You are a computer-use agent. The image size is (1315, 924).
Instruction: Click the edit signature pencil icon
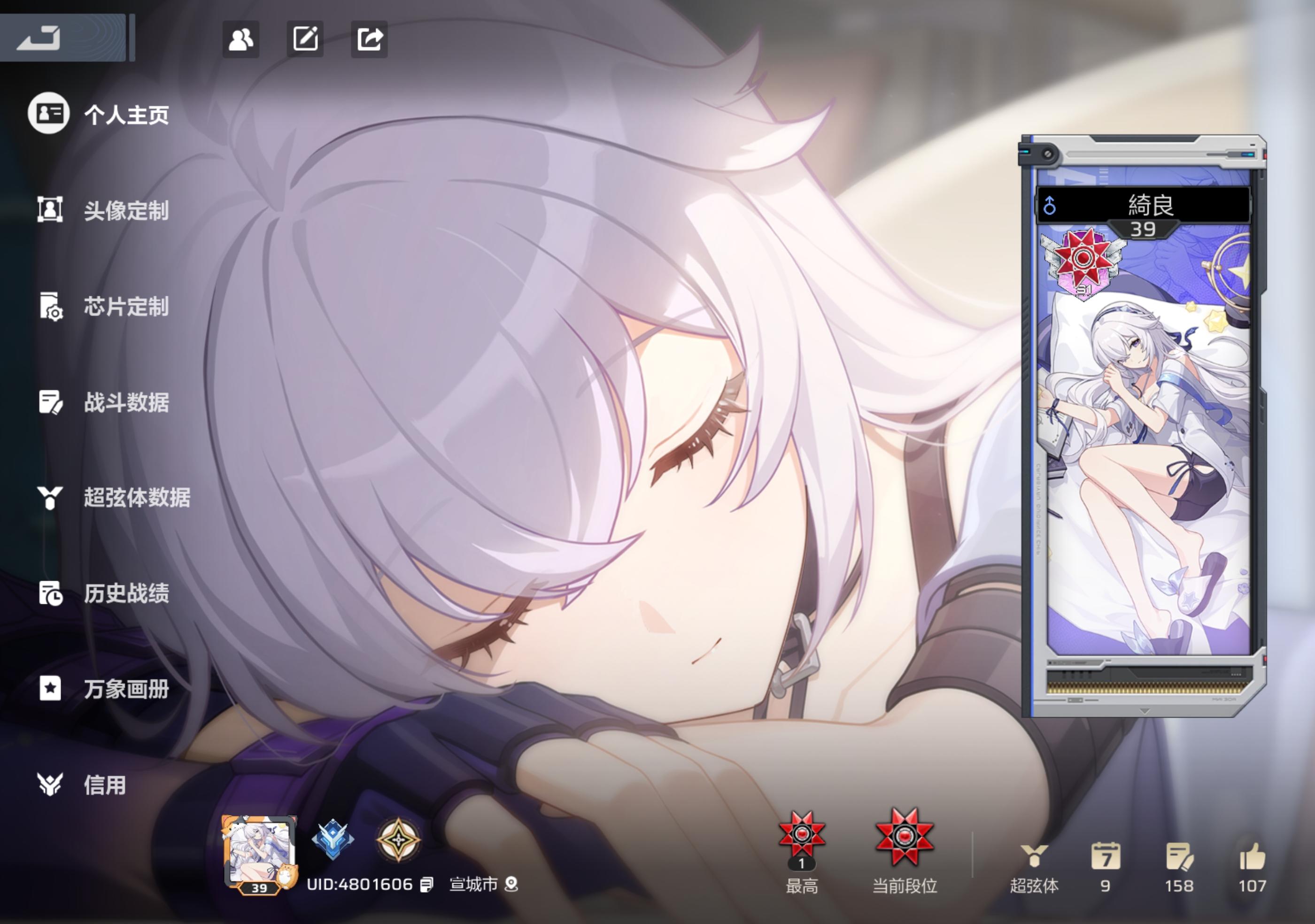click(x=305, y=39)
